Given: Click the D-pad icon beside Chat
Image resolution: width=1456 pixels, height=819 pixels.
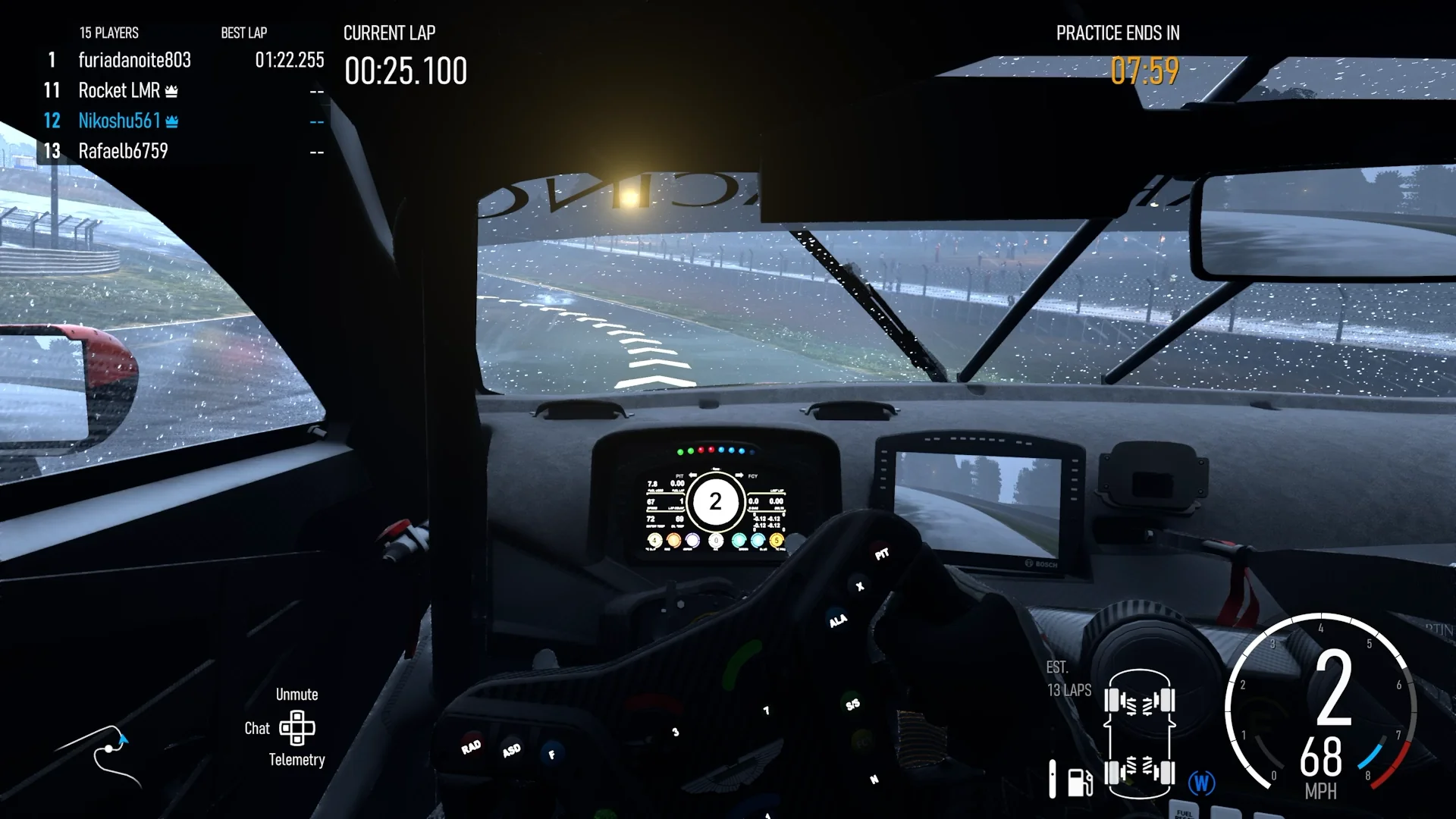Looking at the screenshot, I should (297, 728).
